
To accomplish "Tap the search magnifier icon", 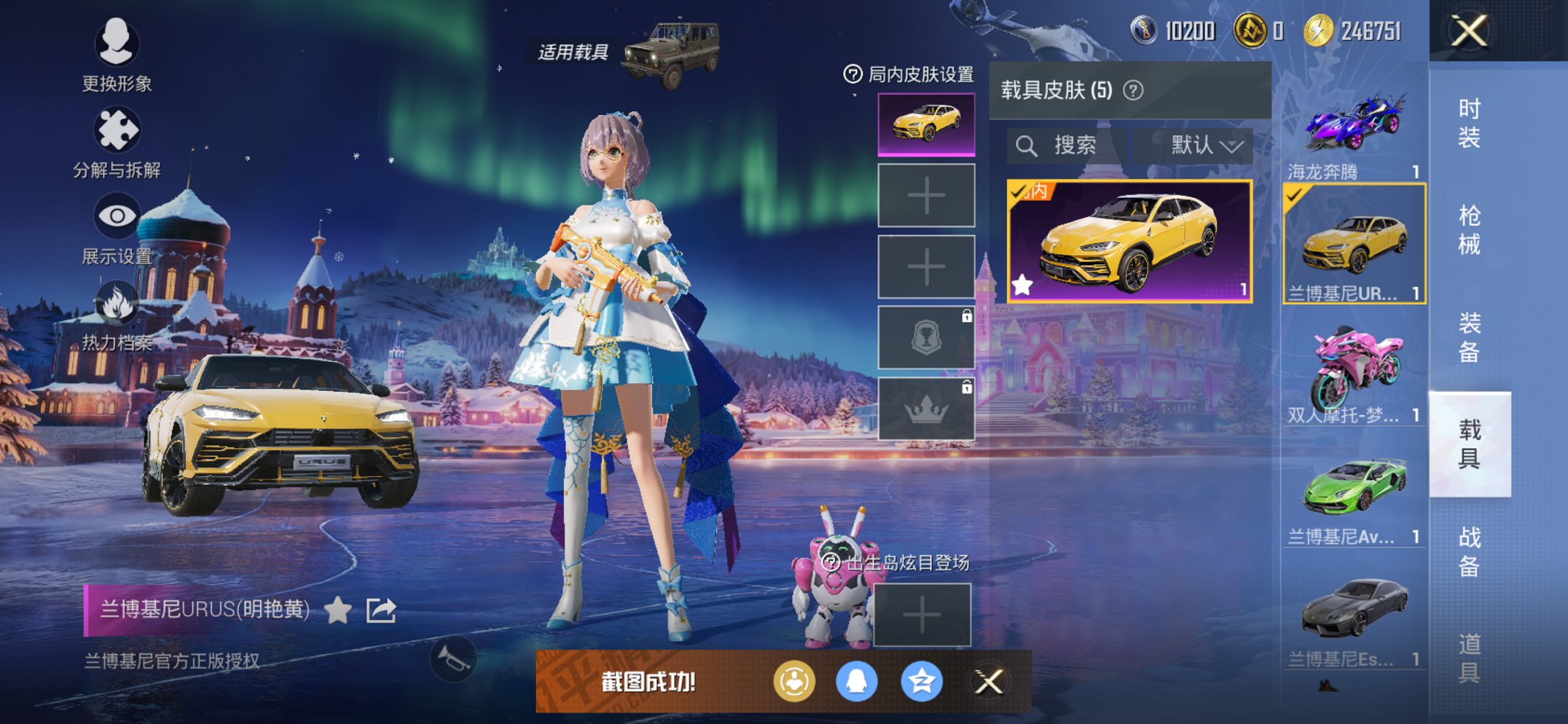I will pos(1028,145).
